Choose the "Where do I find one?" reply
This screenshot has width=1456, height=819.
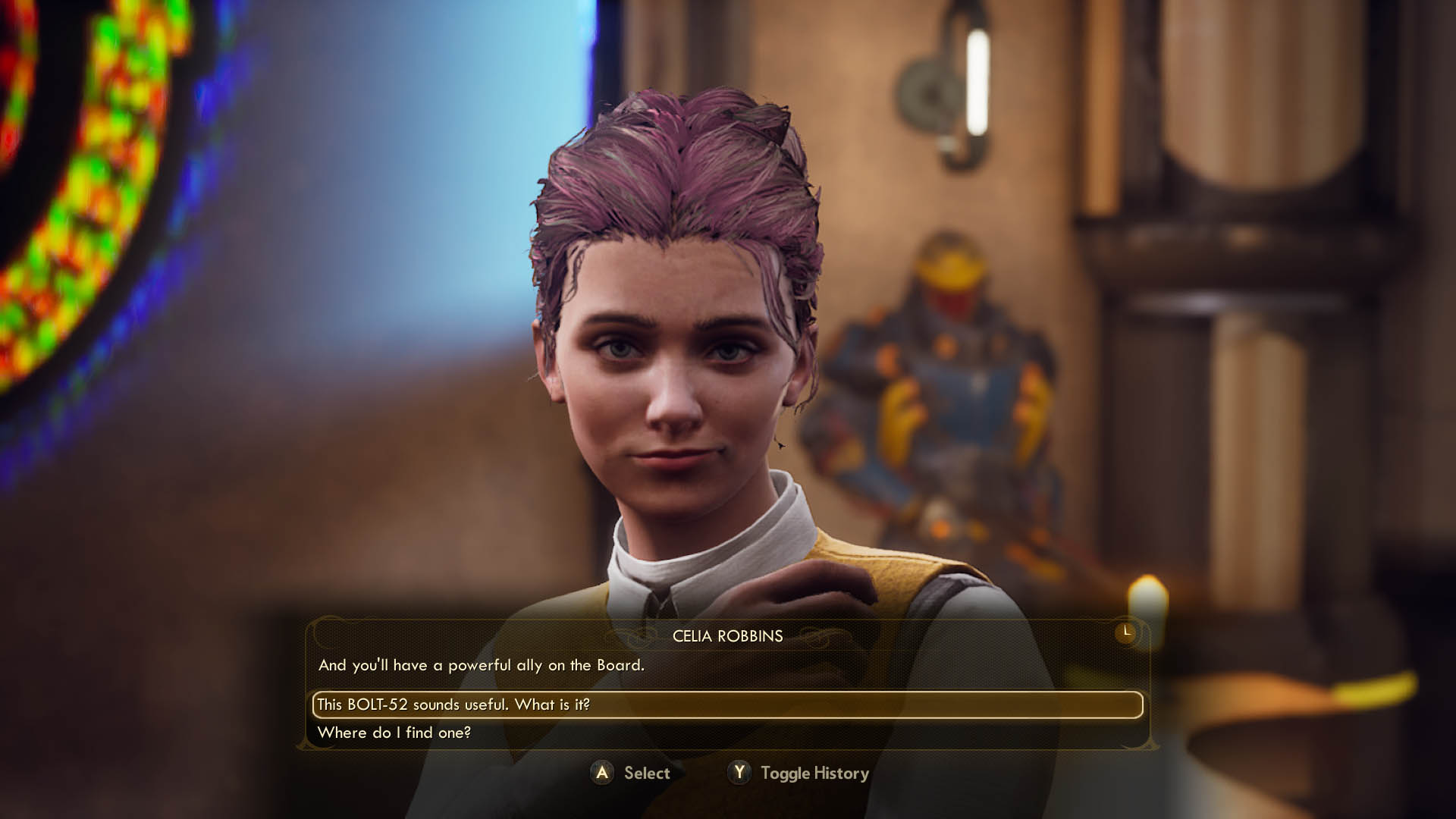point(394,733)
